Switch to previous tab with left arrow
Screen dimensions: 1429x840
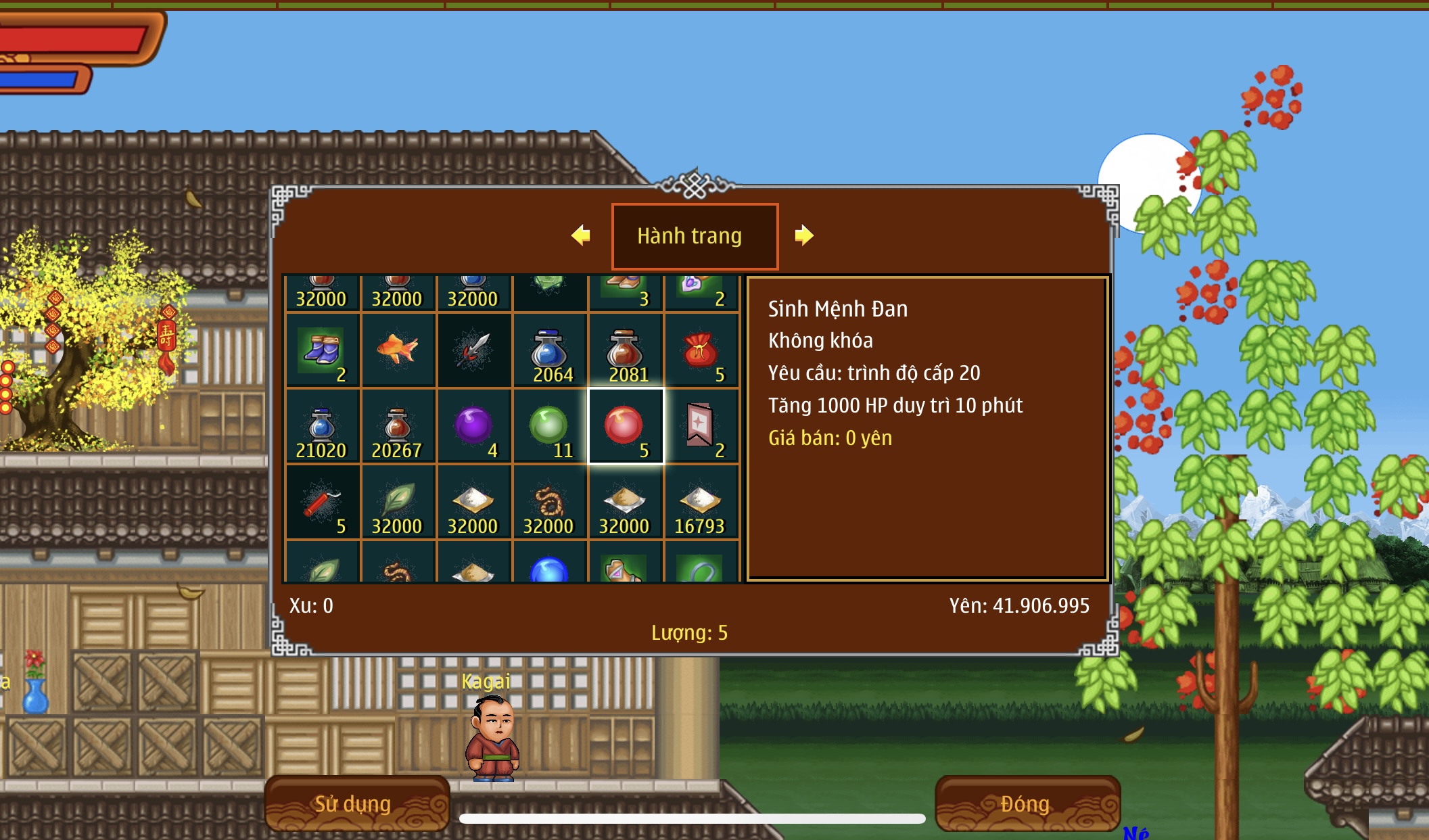pyautogui.click(x=581, y=235)
